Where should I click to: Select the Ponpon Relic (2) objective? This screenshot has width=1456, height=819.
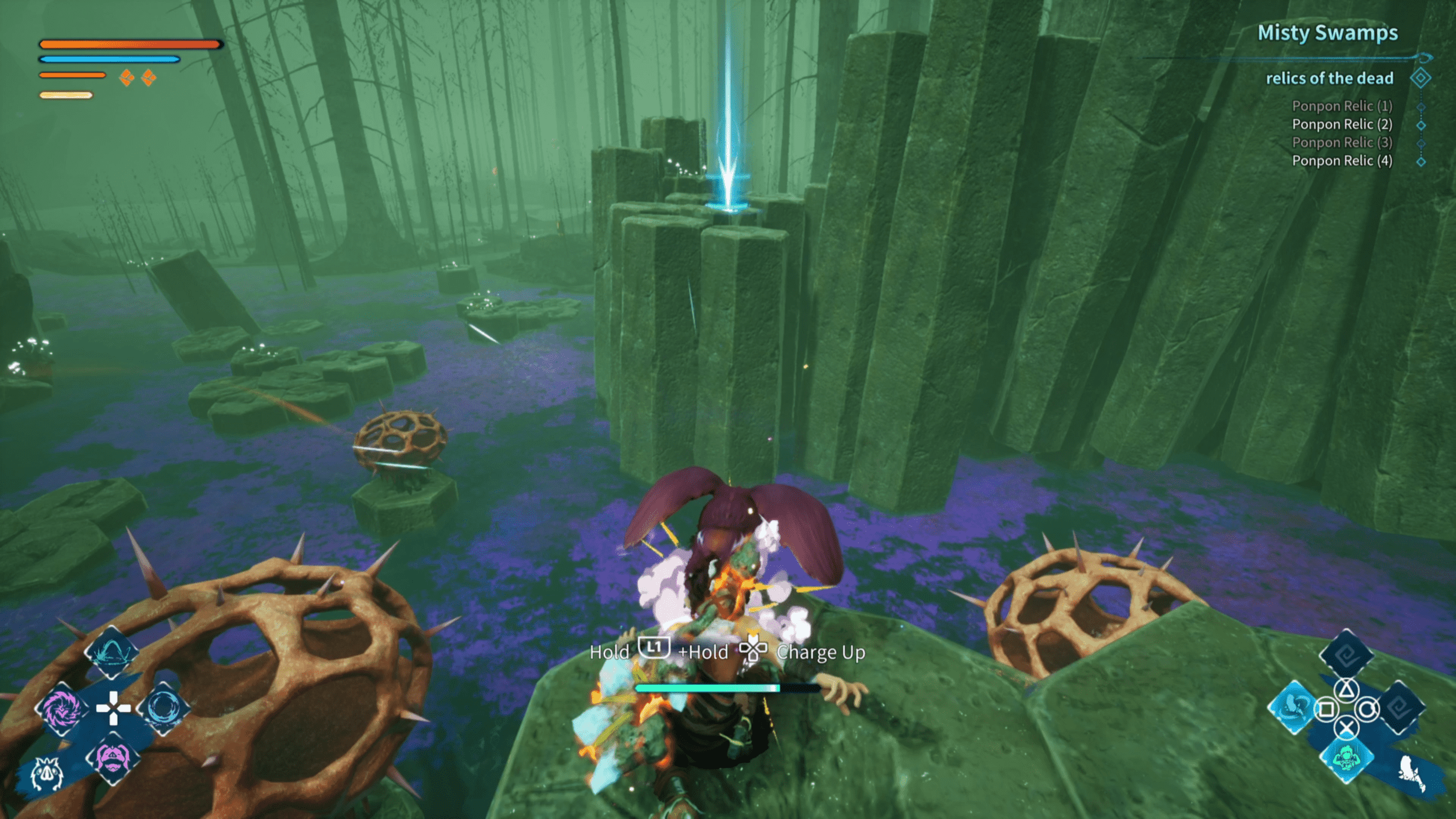[1342, 124]
